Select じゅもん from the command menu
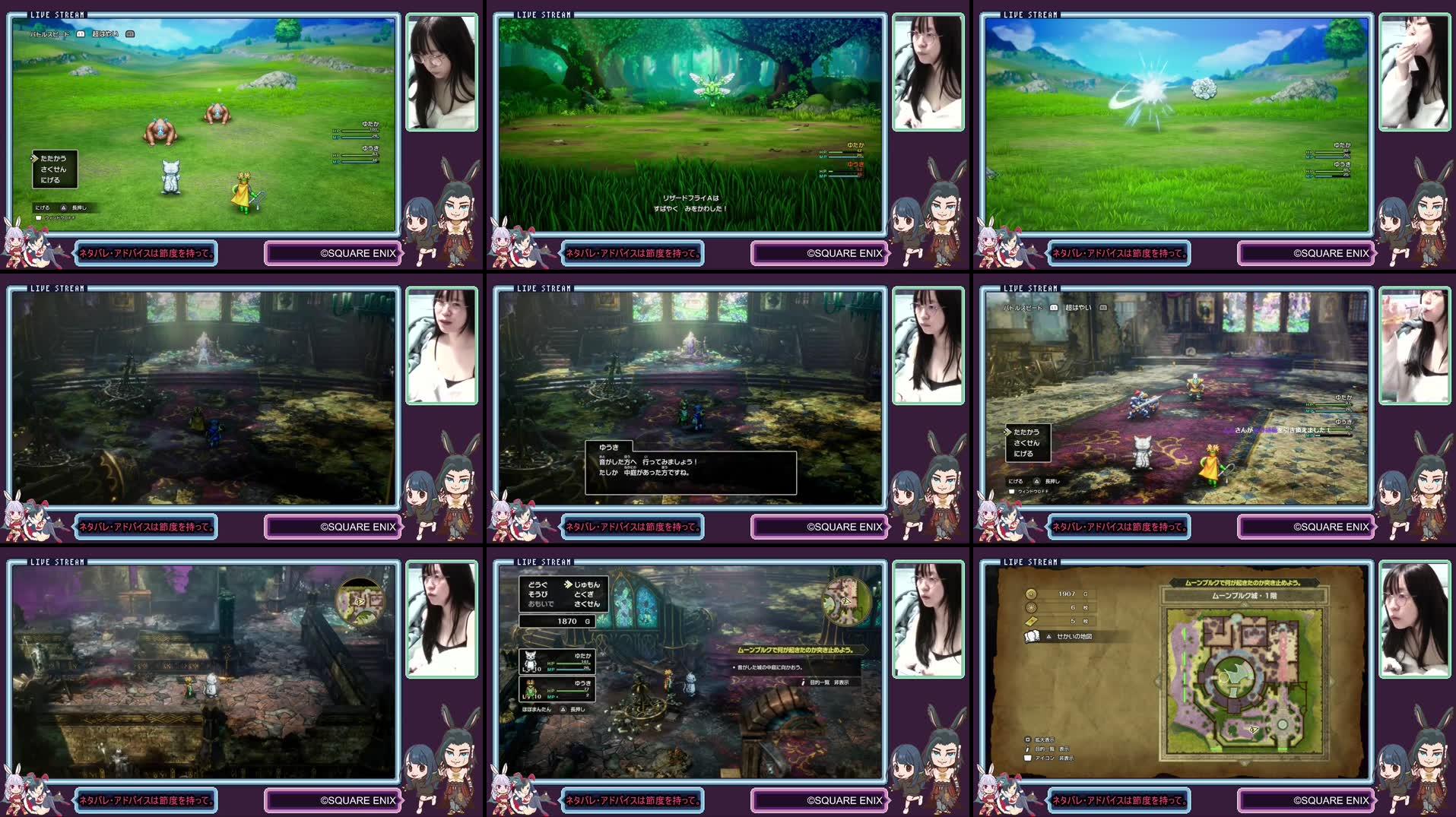The width and height of the screenshot is (1456, 817). click(x=587, y=585)
